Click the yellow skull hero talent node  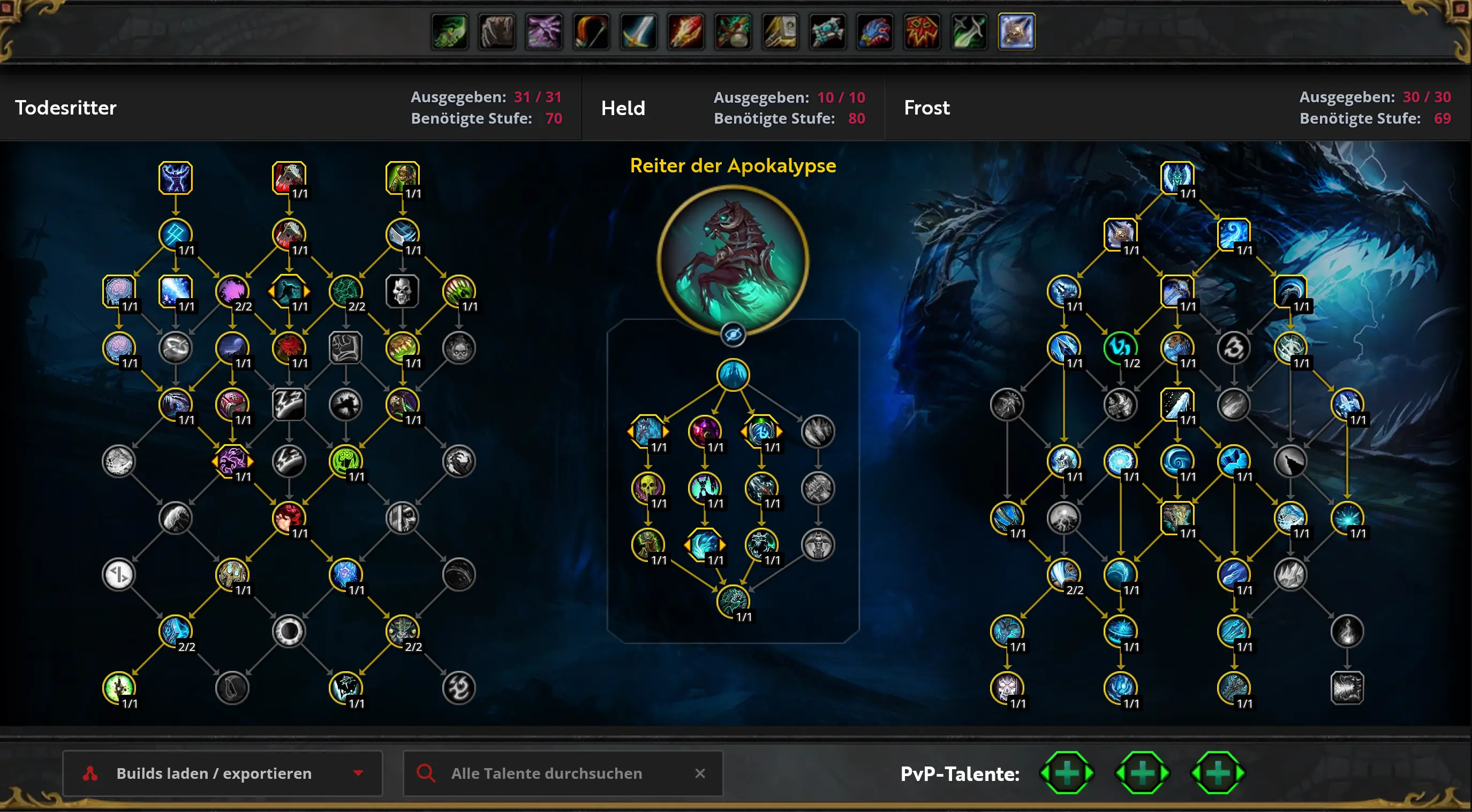pos(647,487)
